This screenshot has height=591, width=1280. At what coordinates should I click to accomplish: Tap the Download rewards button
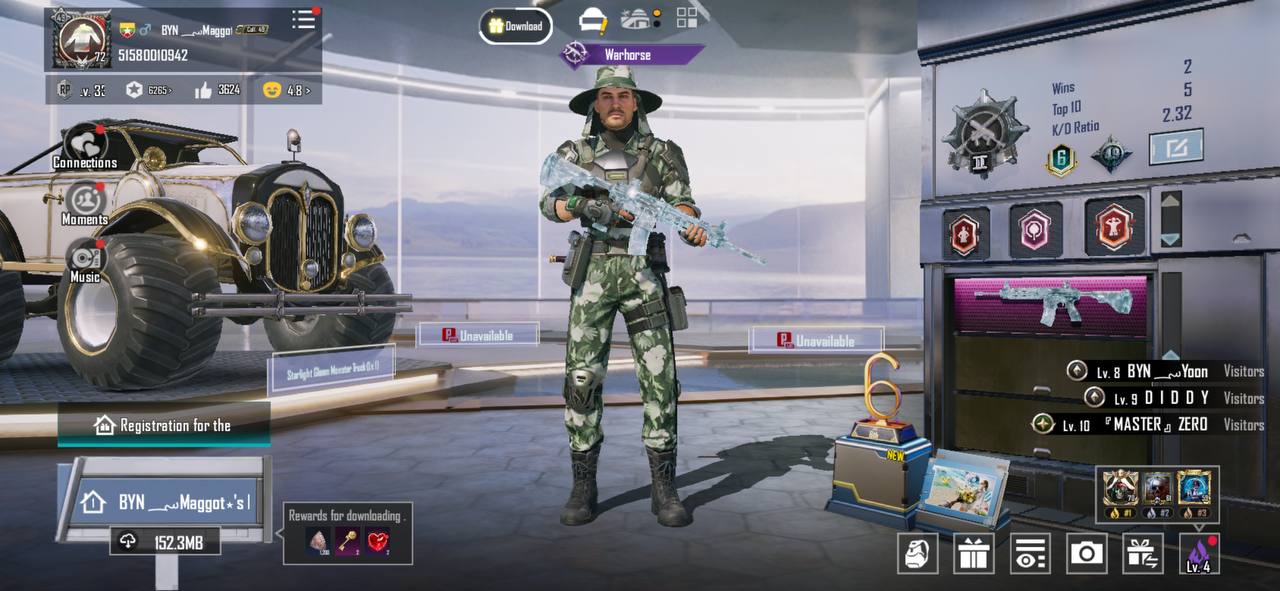(x=515, y=26)
